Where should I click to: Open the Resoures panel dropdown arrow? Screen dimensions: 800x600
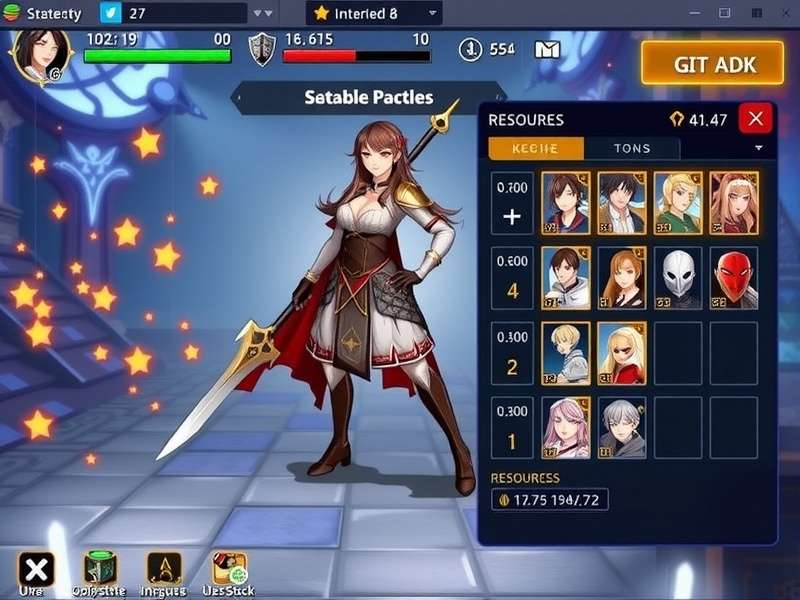tap(758, 148)
